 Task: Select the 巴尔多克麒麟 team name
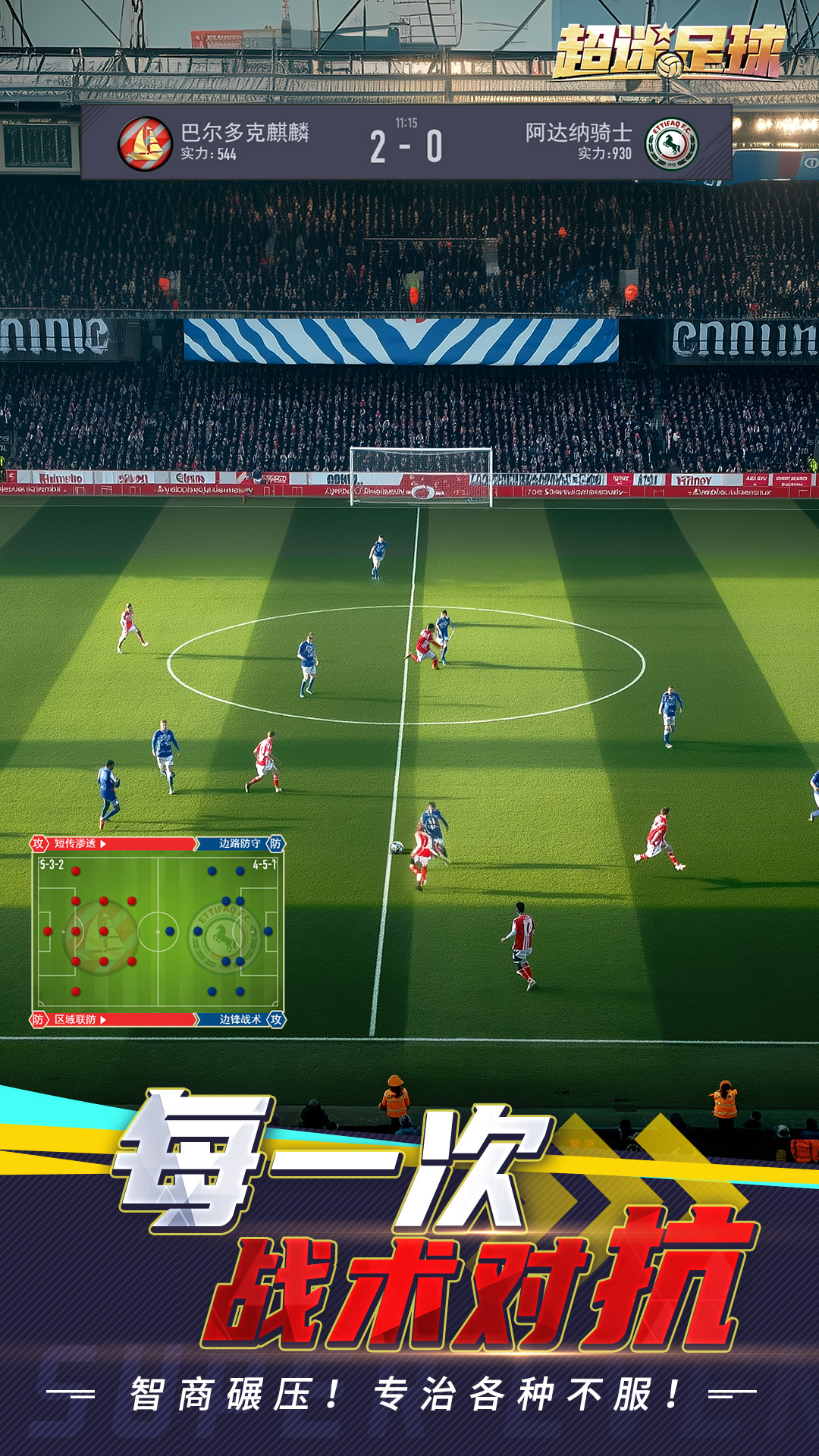tap(244, 133)
